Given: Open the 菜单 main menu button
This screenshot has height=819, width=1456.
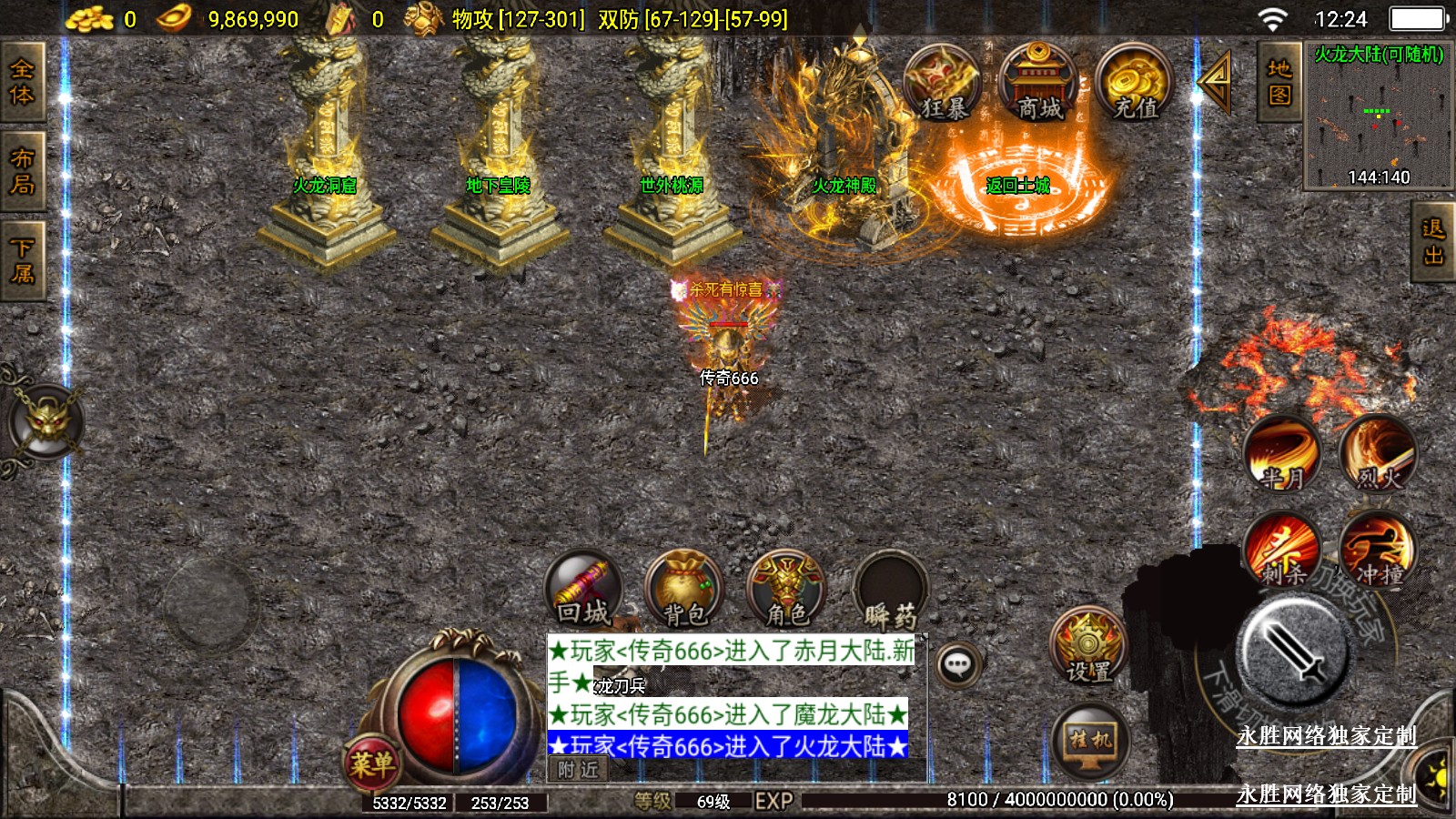Looking at the screenshot, I should tap(371, 763).
